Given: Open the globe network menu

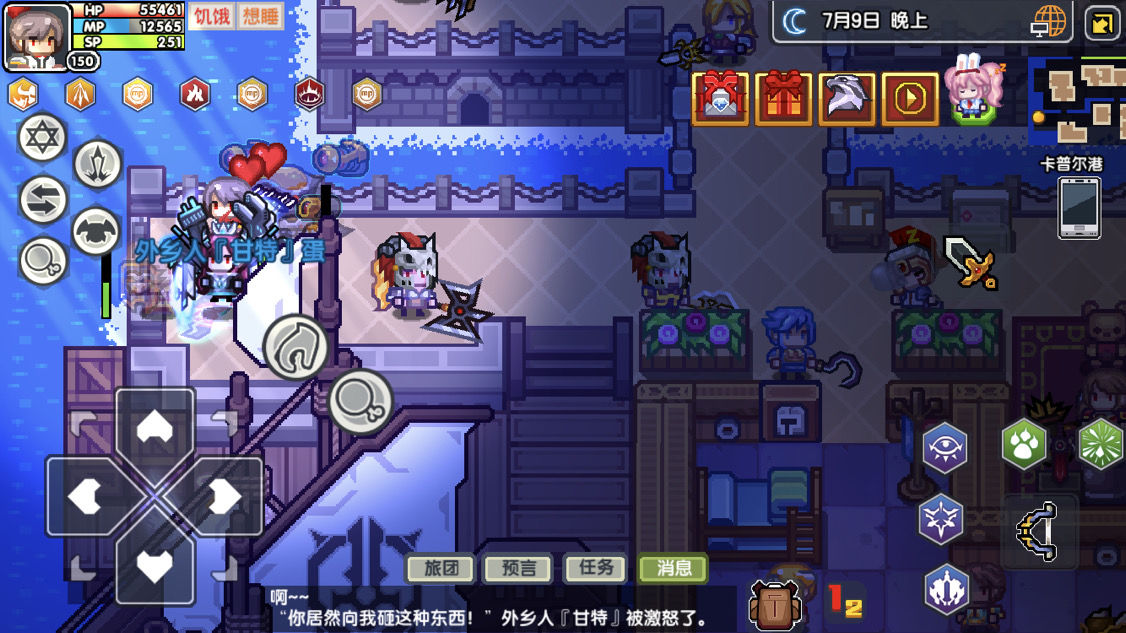Looking at the screenshot, I should coord(1049,22).
